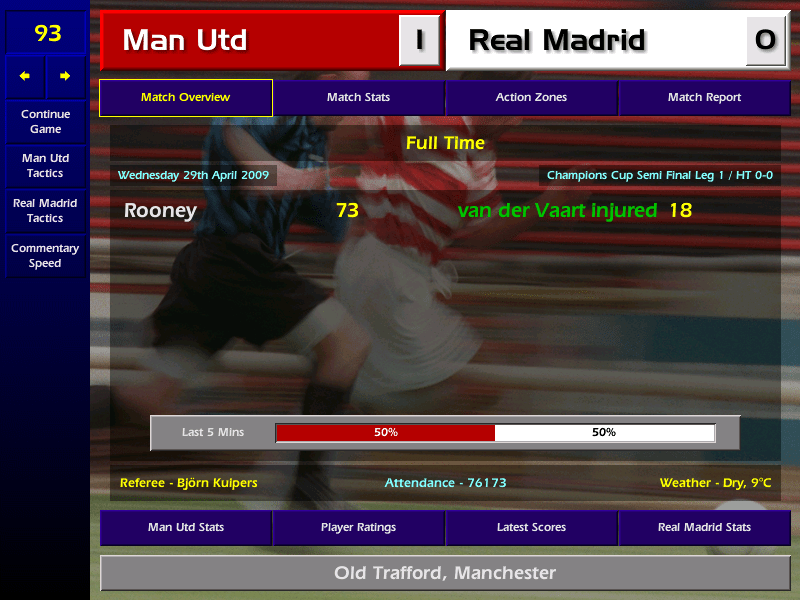
Task: Open Real Madrid Tactics
Action: pyautogui.click(x=45, y=210)
